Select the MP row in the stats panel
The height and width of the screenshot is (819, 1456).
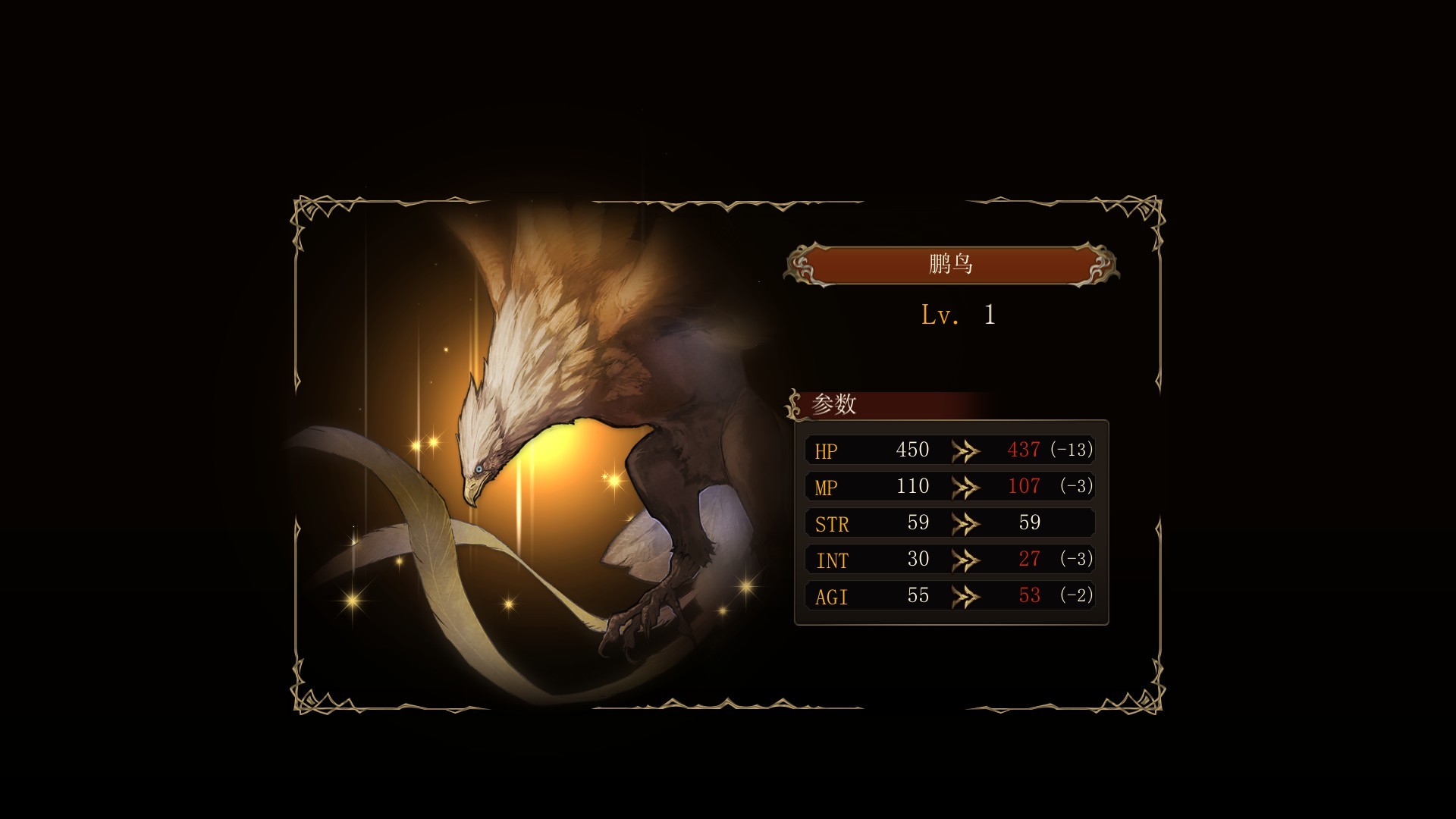tap(949, 485)
